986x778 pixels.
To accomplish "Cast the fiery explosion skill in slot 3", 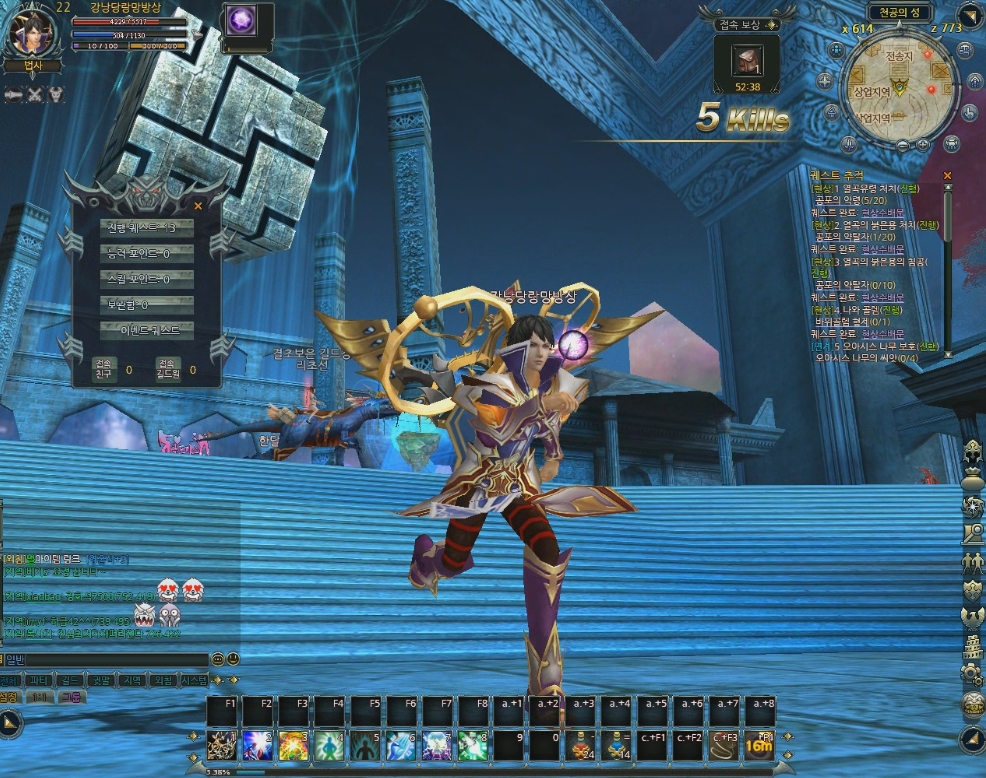I will pos(293,746).
